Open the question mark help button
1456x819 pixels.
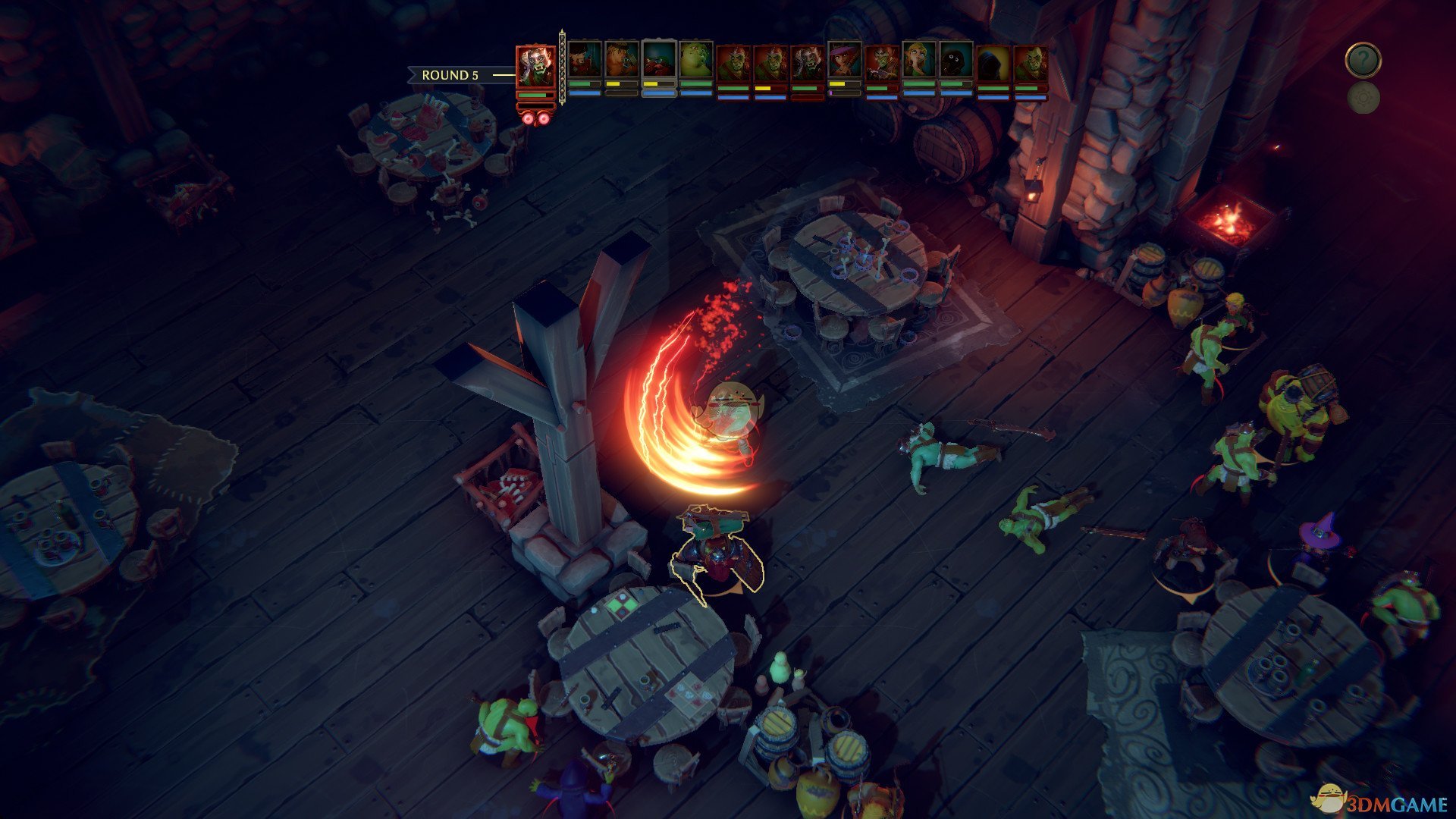tap(1363, 60)
